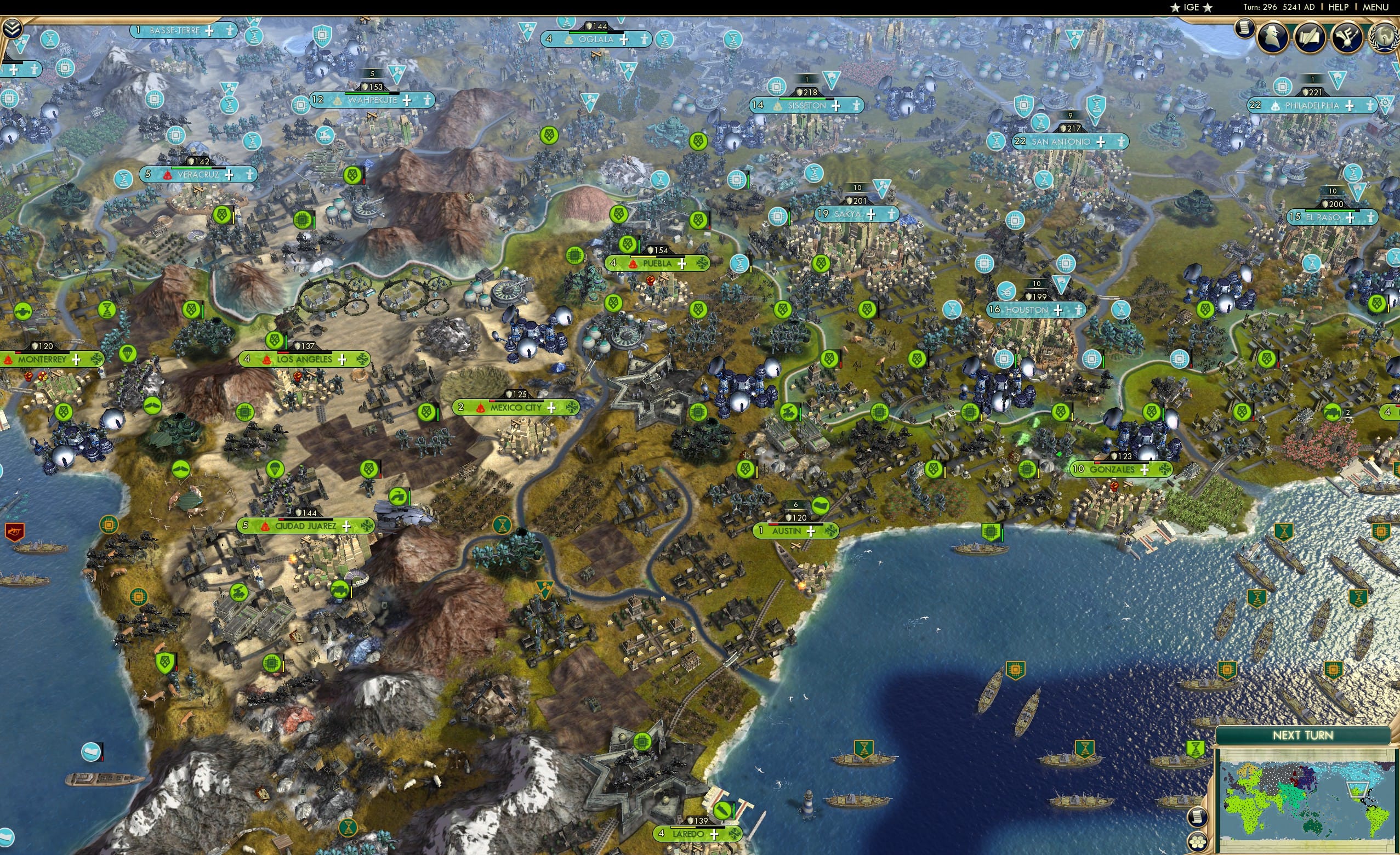
Task: Open the Diplomacy overview scroll-and-quill icon
Action: pos(1308,37)
